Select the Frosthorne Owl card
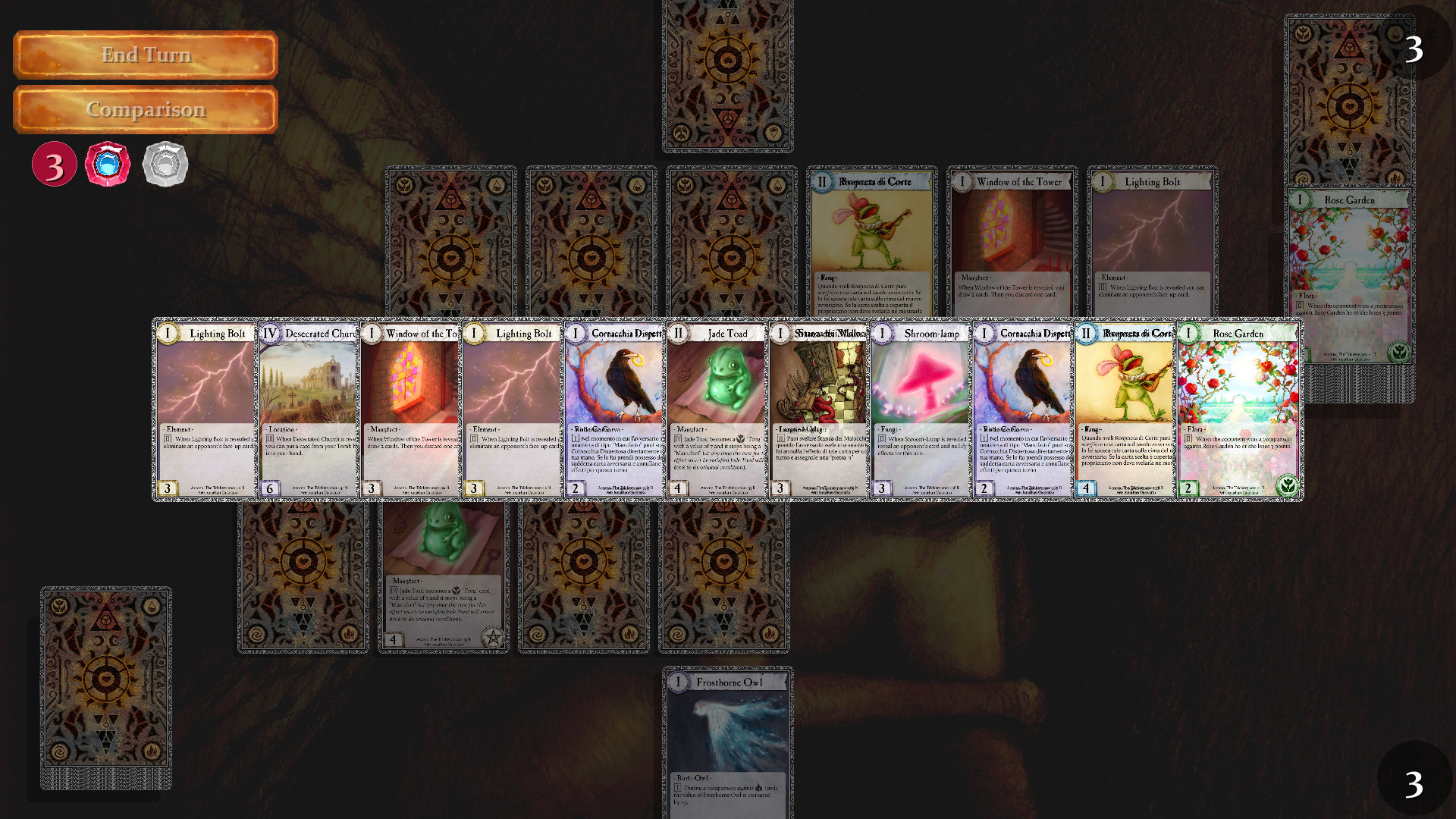 tap(726, 739)
